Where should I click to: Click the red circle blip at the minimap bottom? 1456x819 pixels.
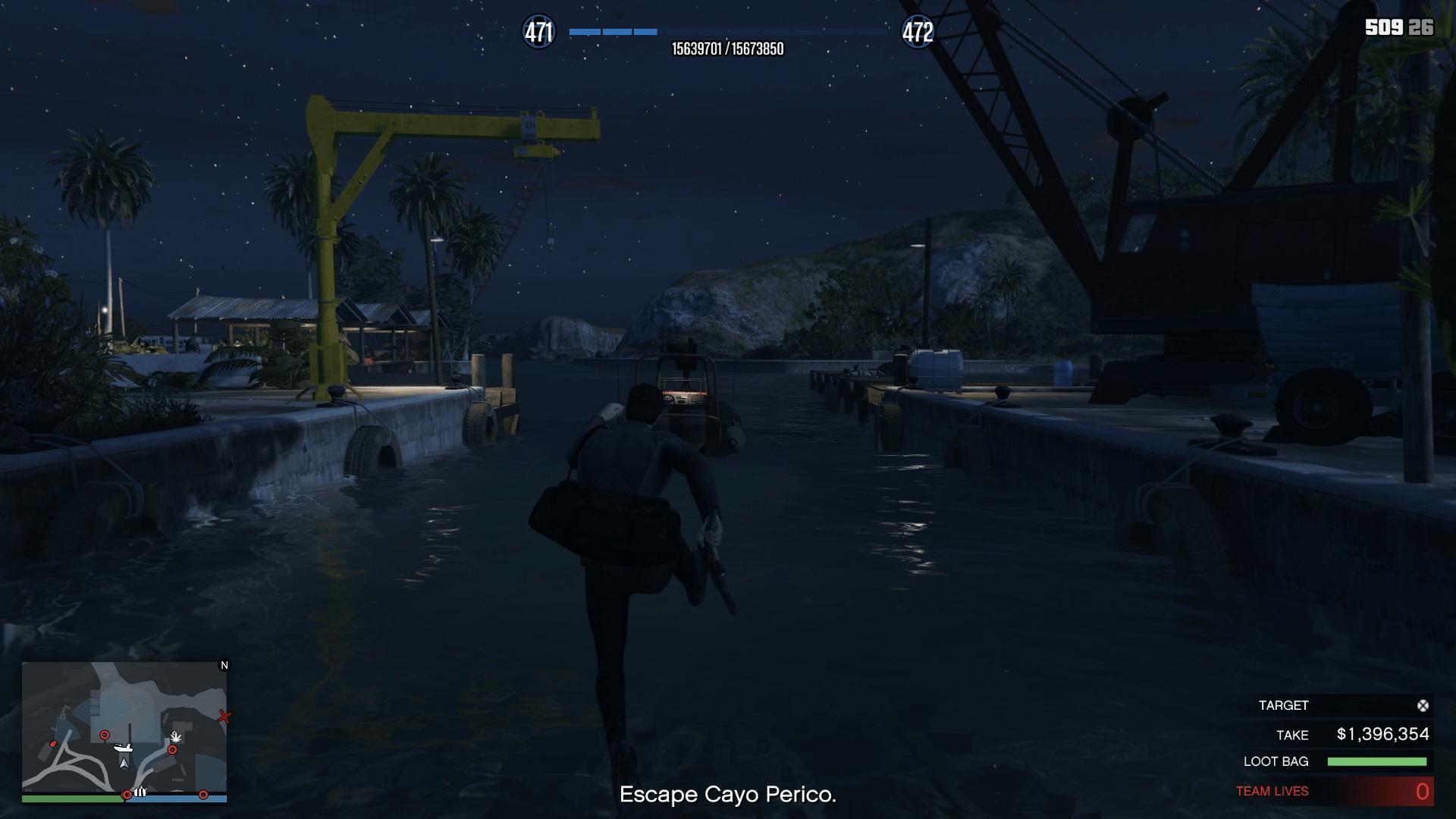click(127, 794)
